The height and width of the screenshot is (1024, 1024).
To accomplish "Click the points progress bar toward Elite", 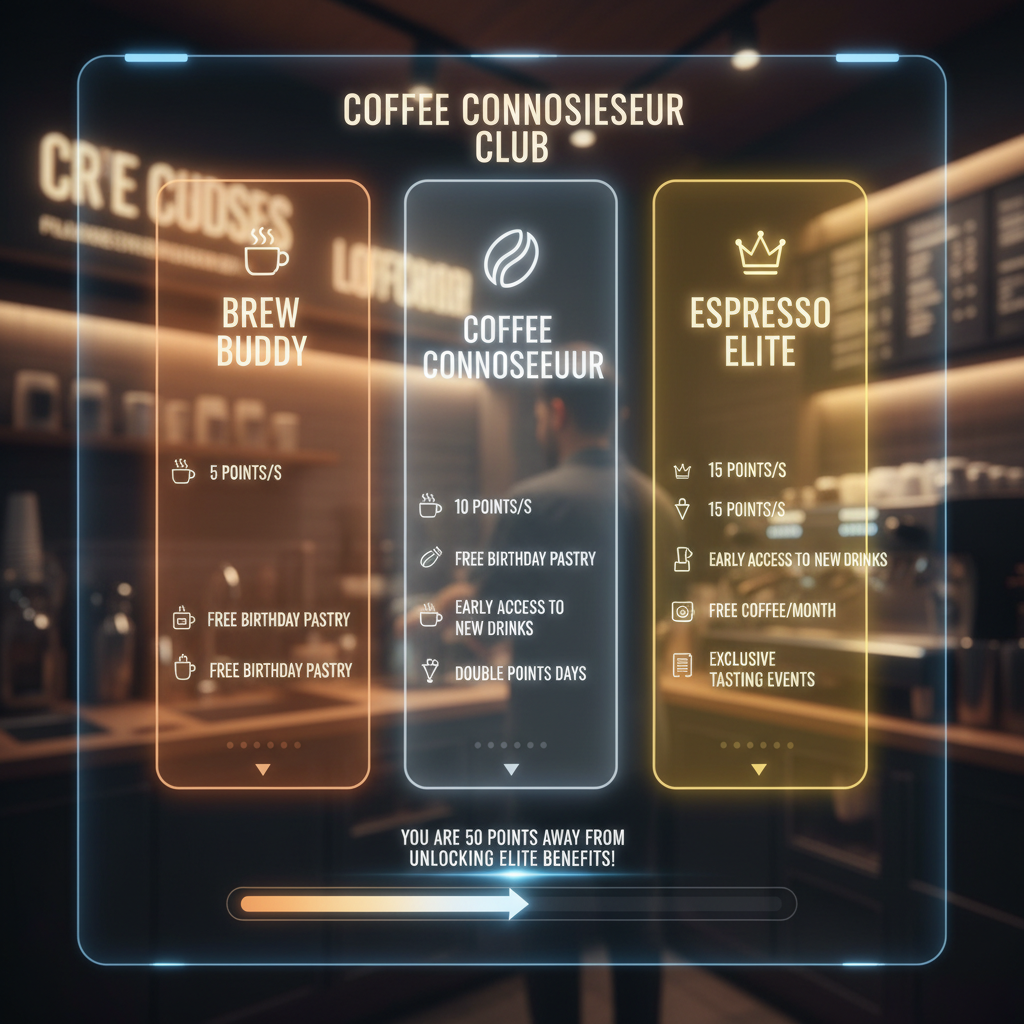I will pyautogui.click(x=511, y=903).
